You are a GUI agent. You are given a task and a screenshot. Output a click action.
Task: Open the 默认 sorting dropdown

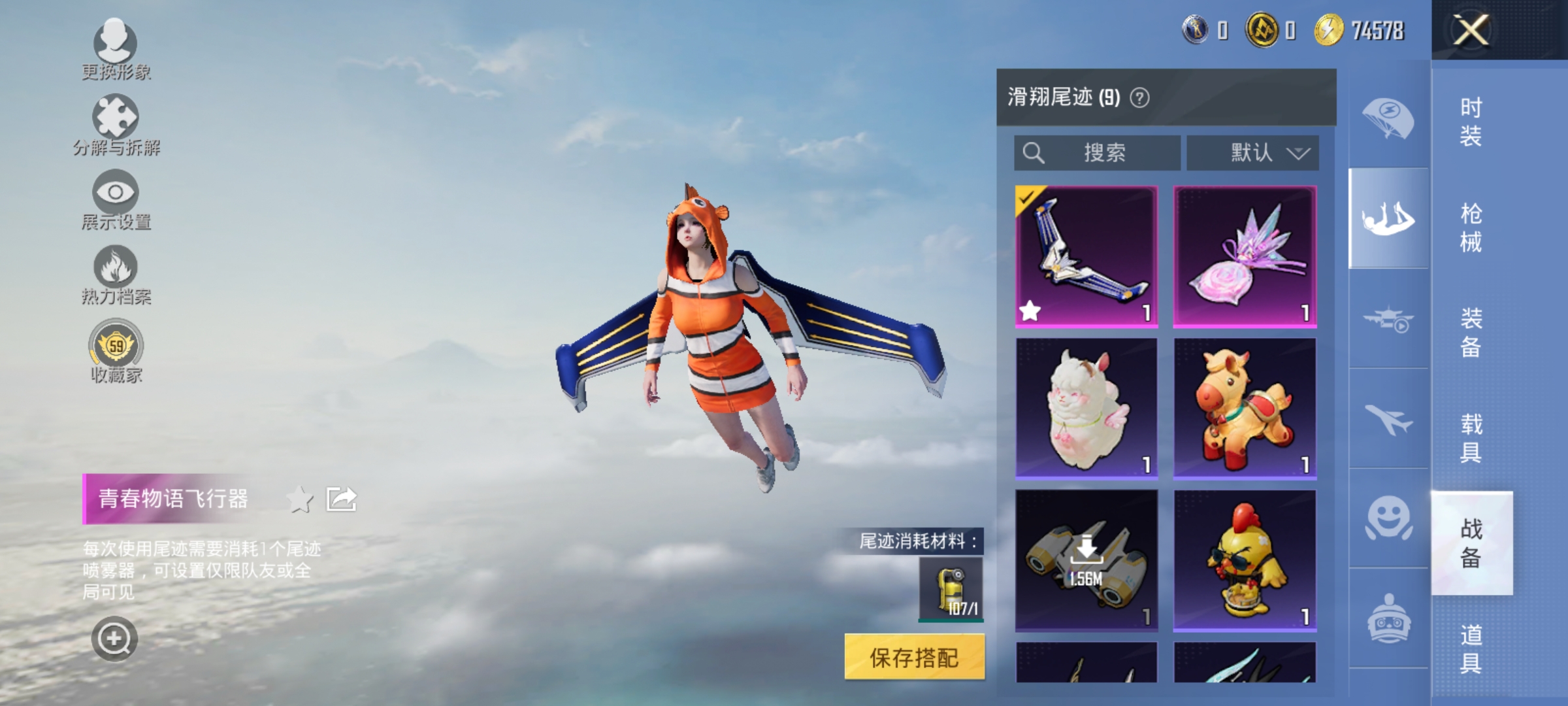(x=1252, y=152)
